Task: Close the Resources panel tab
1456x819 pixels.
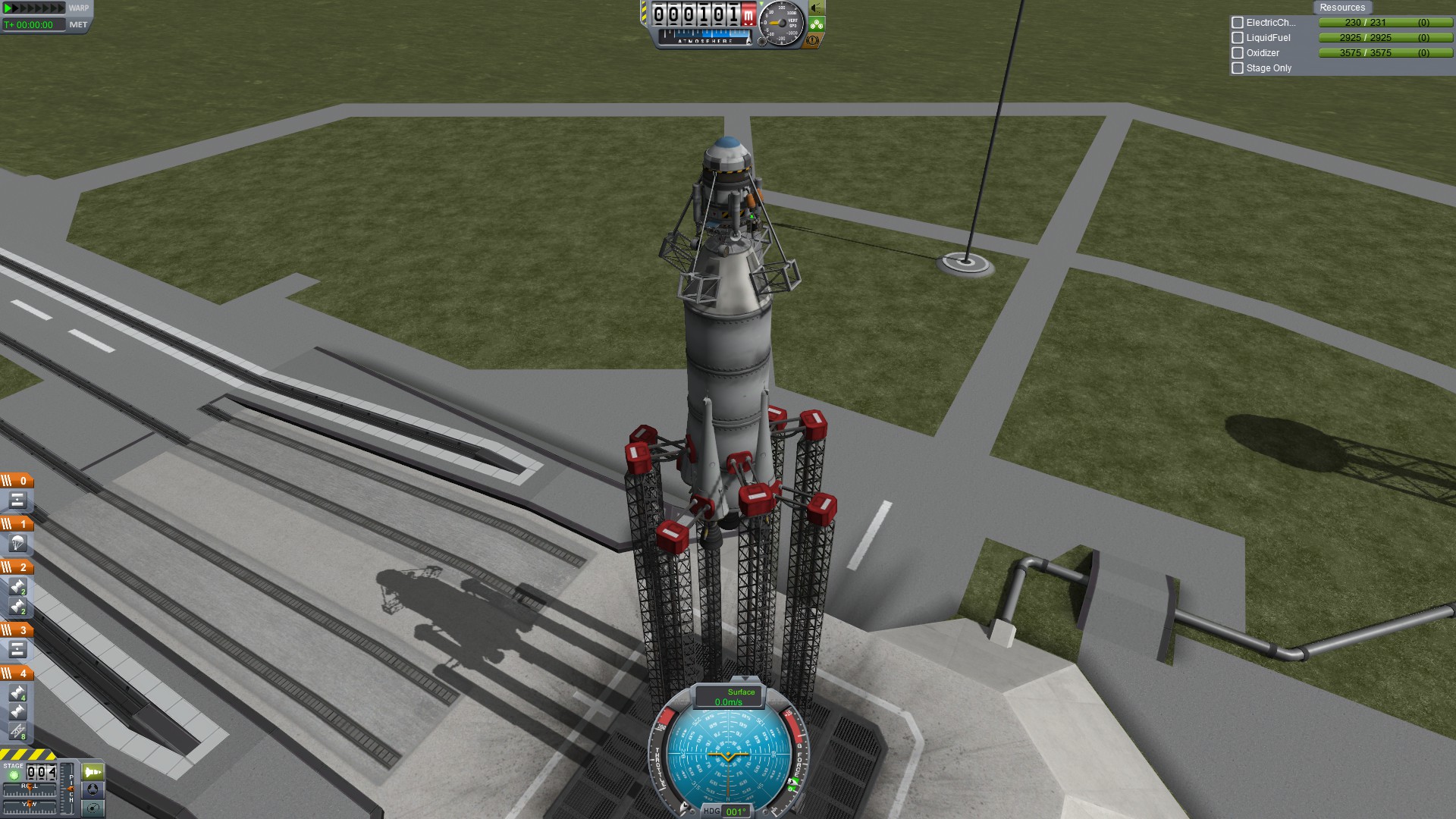Action: click(x=1341, y=8)
